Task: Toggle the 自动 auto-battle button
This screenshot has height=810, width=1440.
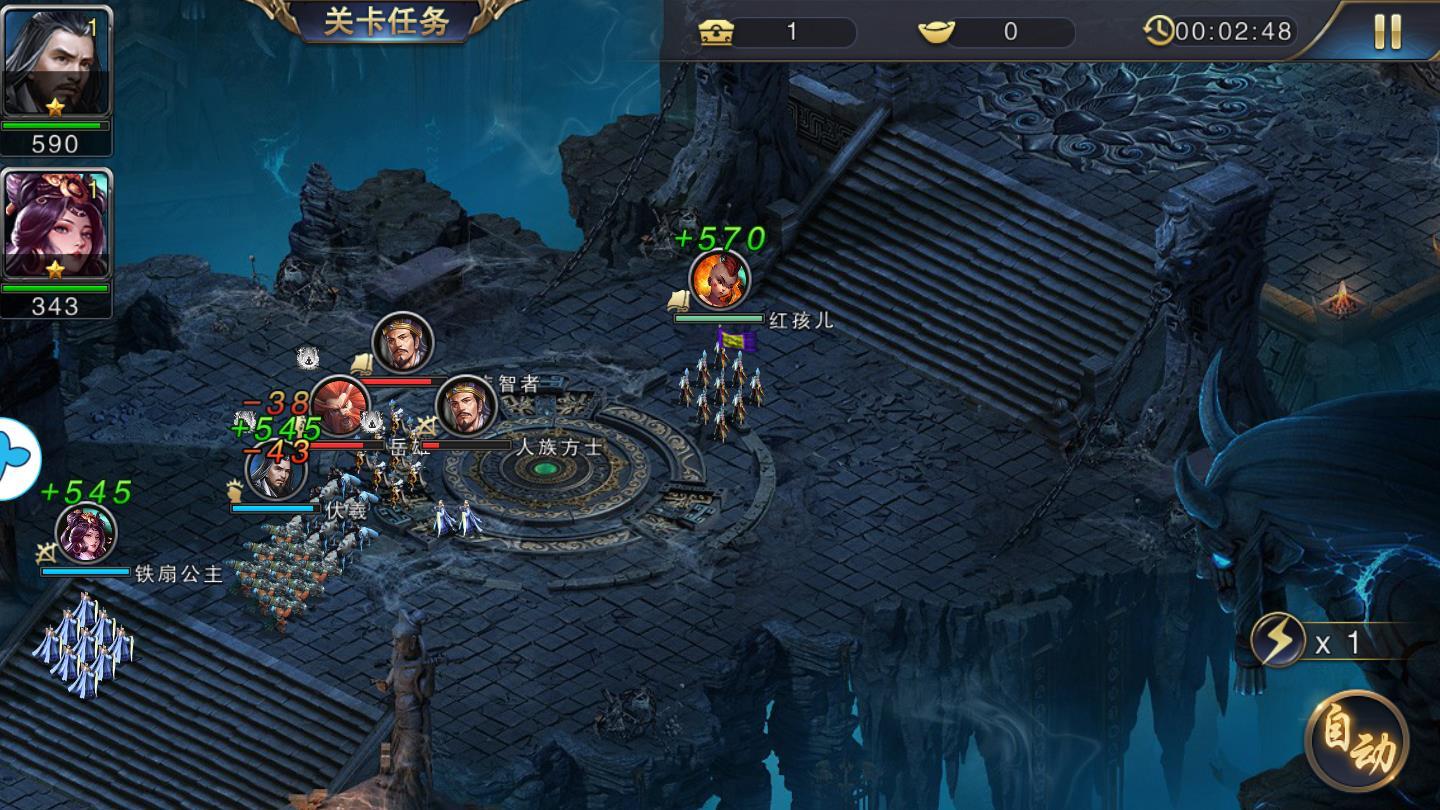Action: coord(1357,742)
